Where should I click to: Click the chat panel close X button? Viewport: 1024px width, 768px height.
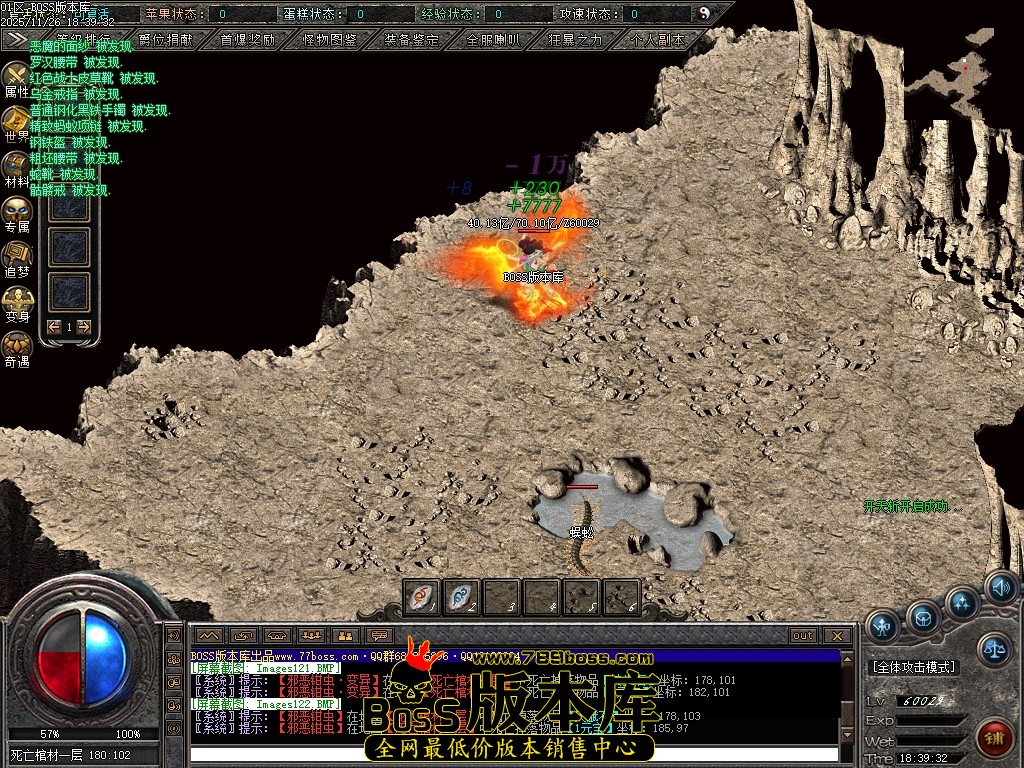(838, 636)
